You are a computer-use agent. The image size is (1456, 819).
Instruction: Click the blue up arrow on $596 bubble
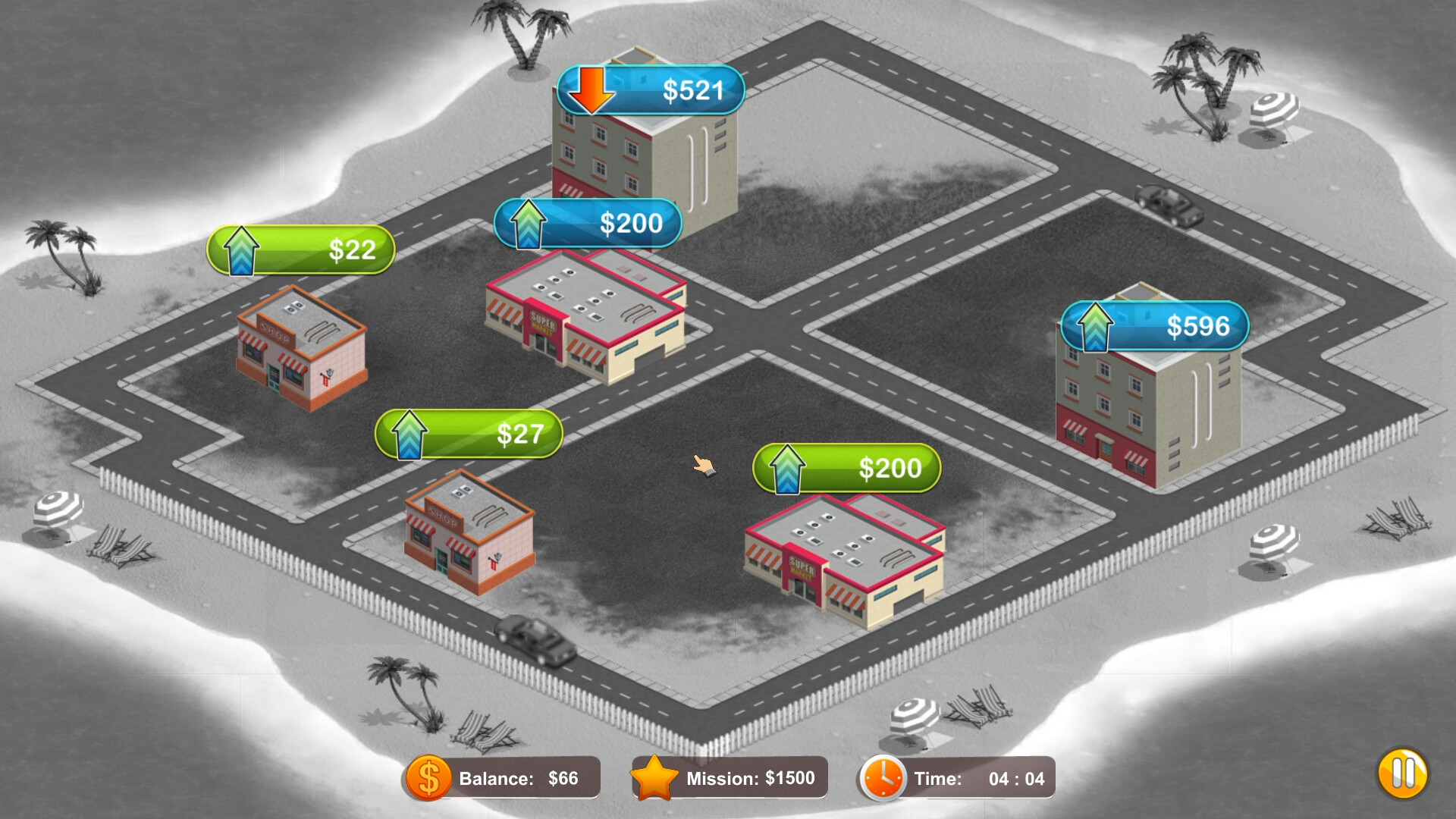point(1094,325)
